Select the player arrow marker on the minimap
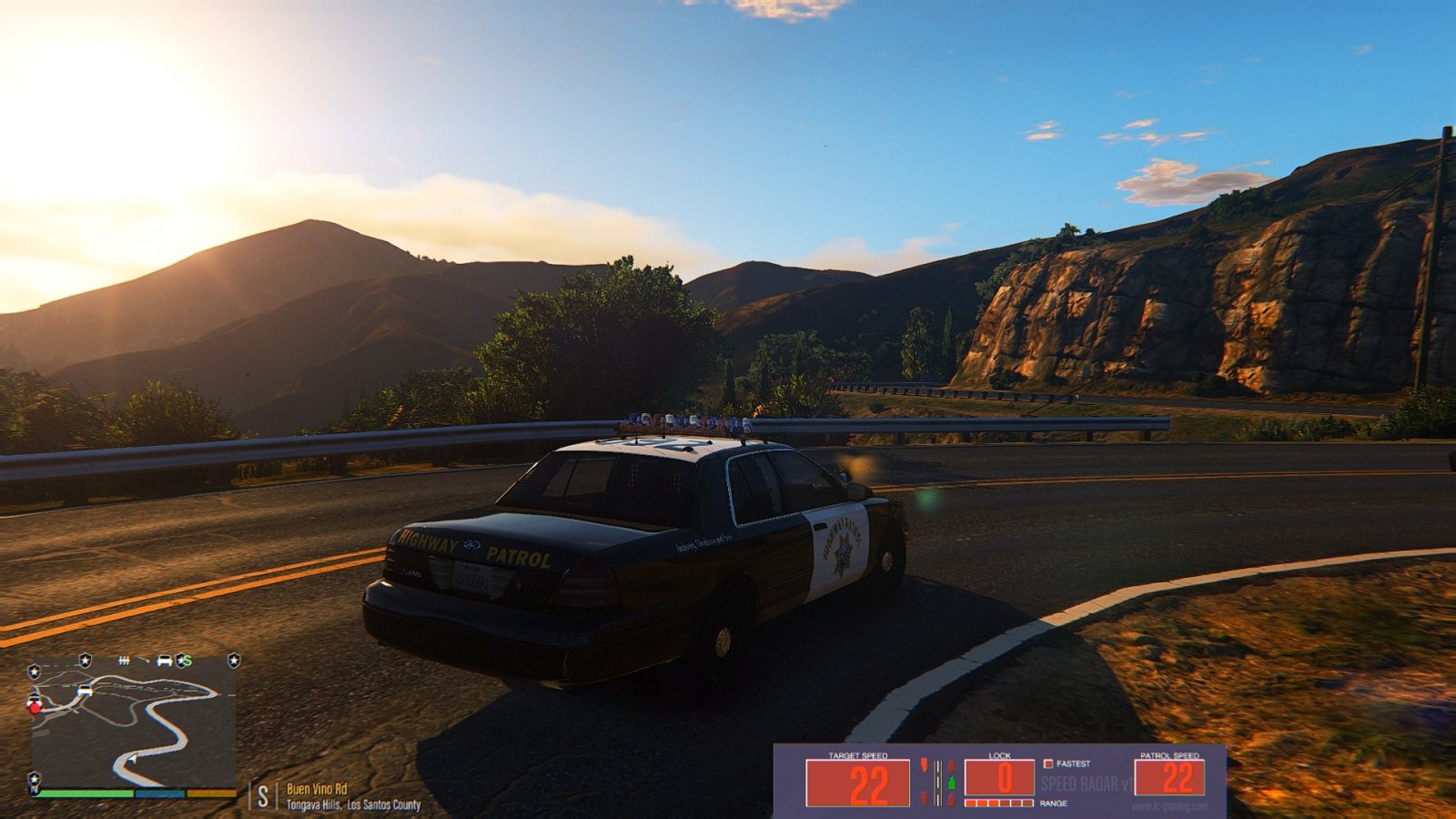Screen dimensions: 1456x819 coord(131,759)
